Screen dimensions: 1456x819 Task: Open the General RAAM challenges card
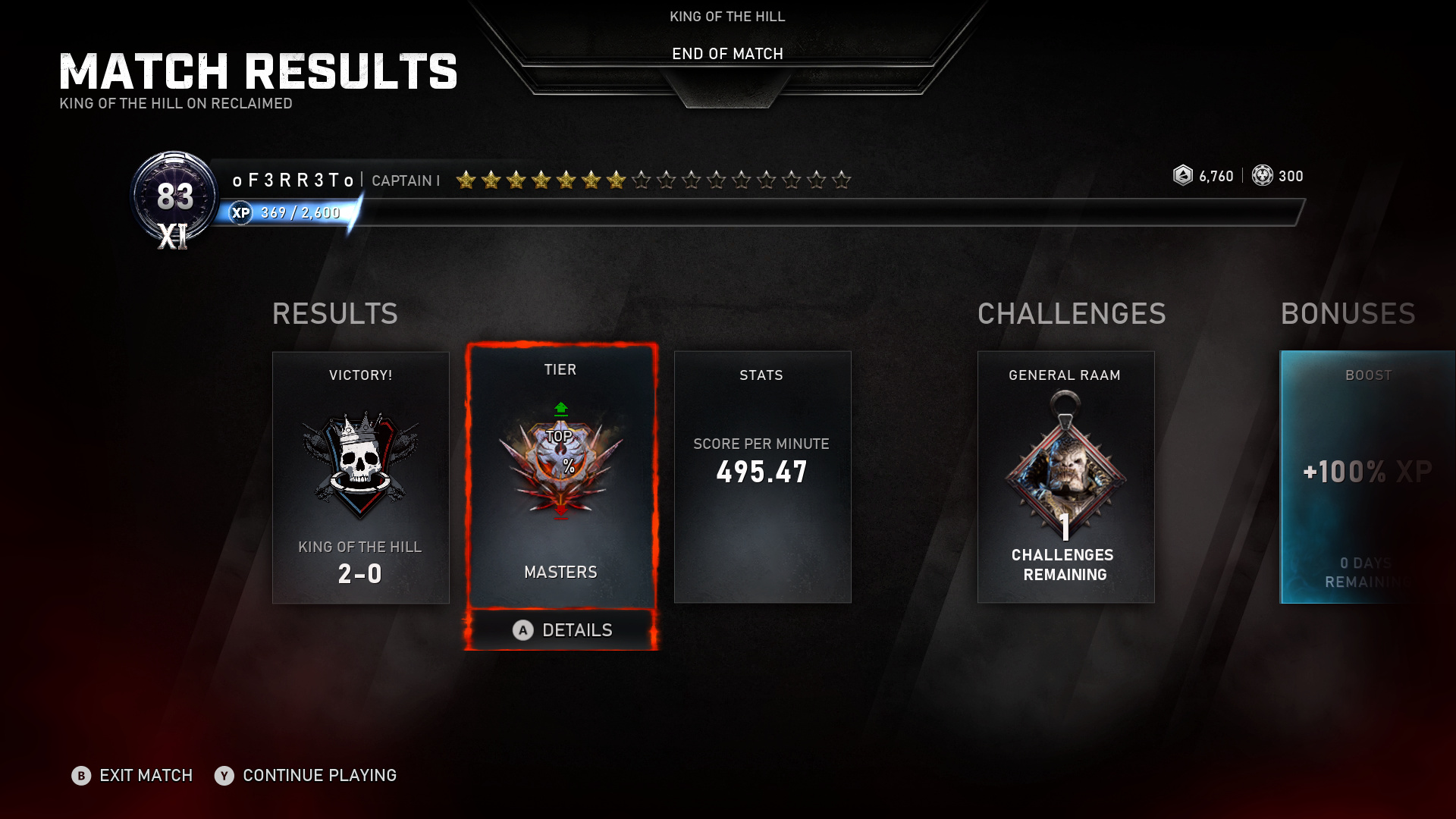(1065, 477)
